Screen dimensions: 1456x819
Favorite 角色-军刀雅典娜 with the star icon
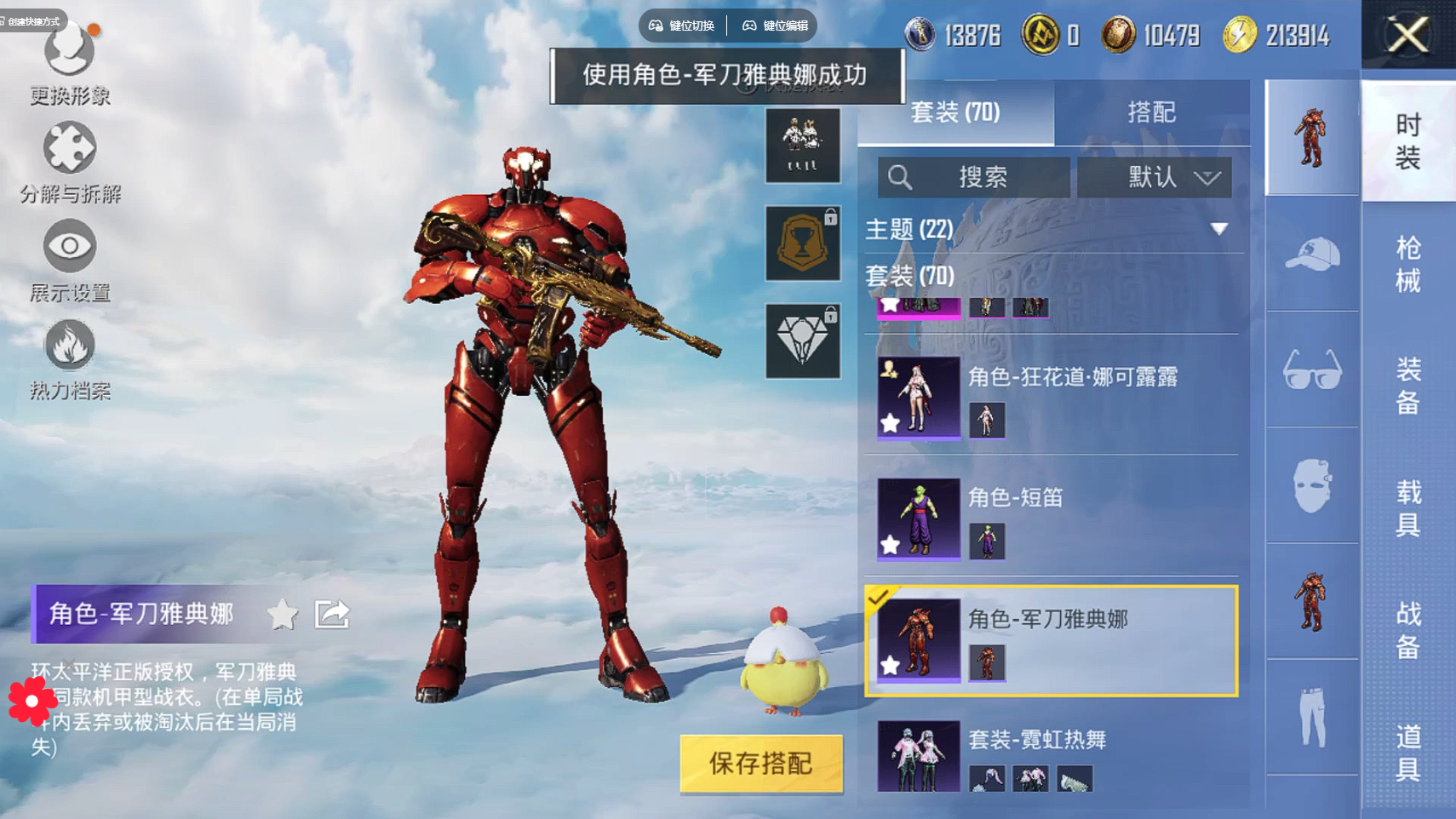coord(283,614)
